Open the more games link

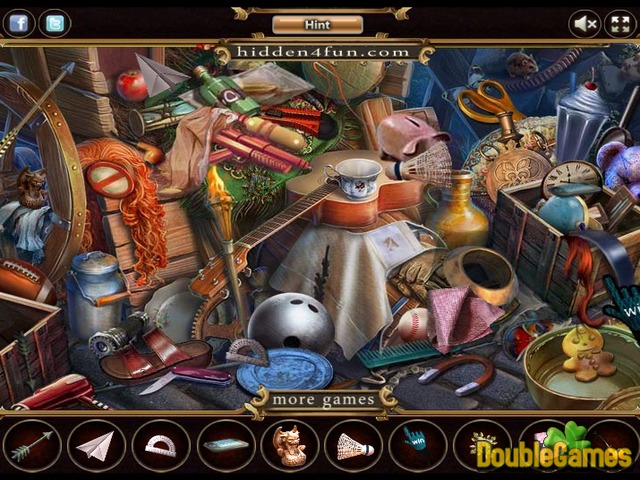[324, 400]
